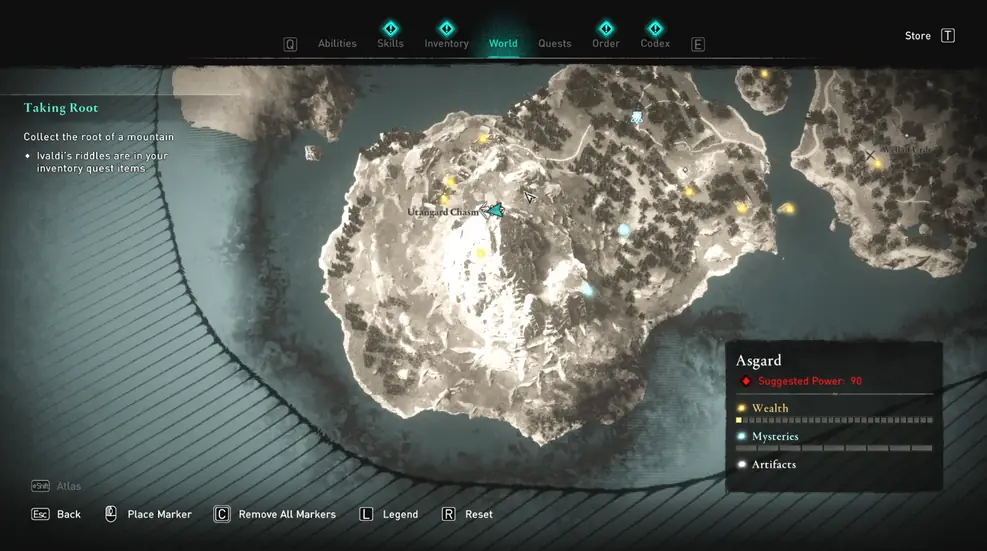This screenshot has width=987, height=551.
Task: Switch to the Codex tab
Action: point(655,43)
